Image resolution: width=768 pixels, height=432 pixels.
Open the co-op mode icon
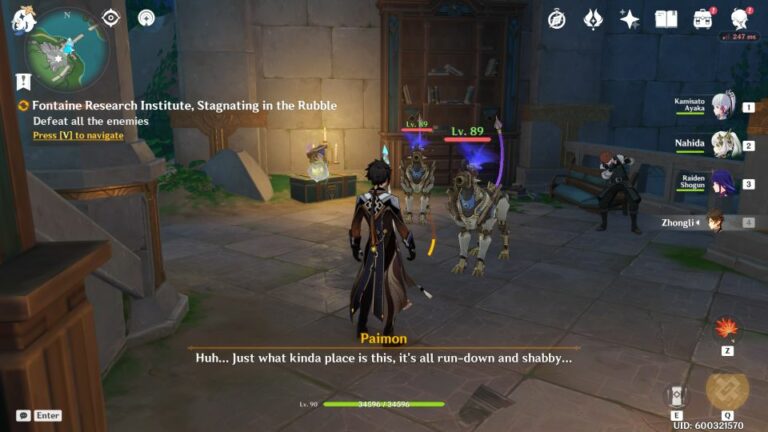(147, 18)
